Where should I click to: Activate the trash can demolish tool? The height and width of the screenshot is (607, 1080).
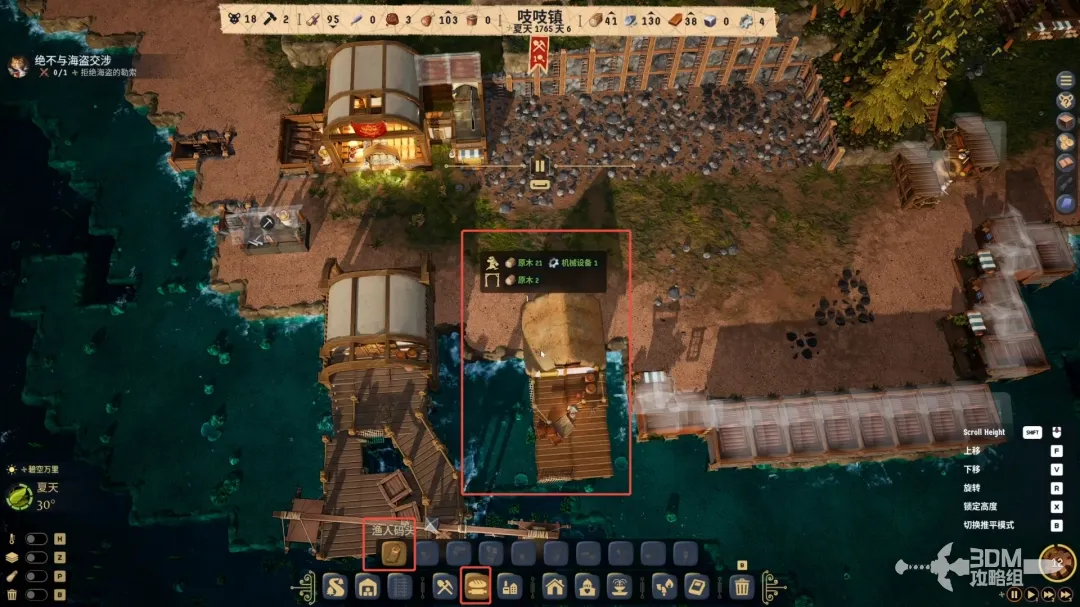click(x=741, y=587)
